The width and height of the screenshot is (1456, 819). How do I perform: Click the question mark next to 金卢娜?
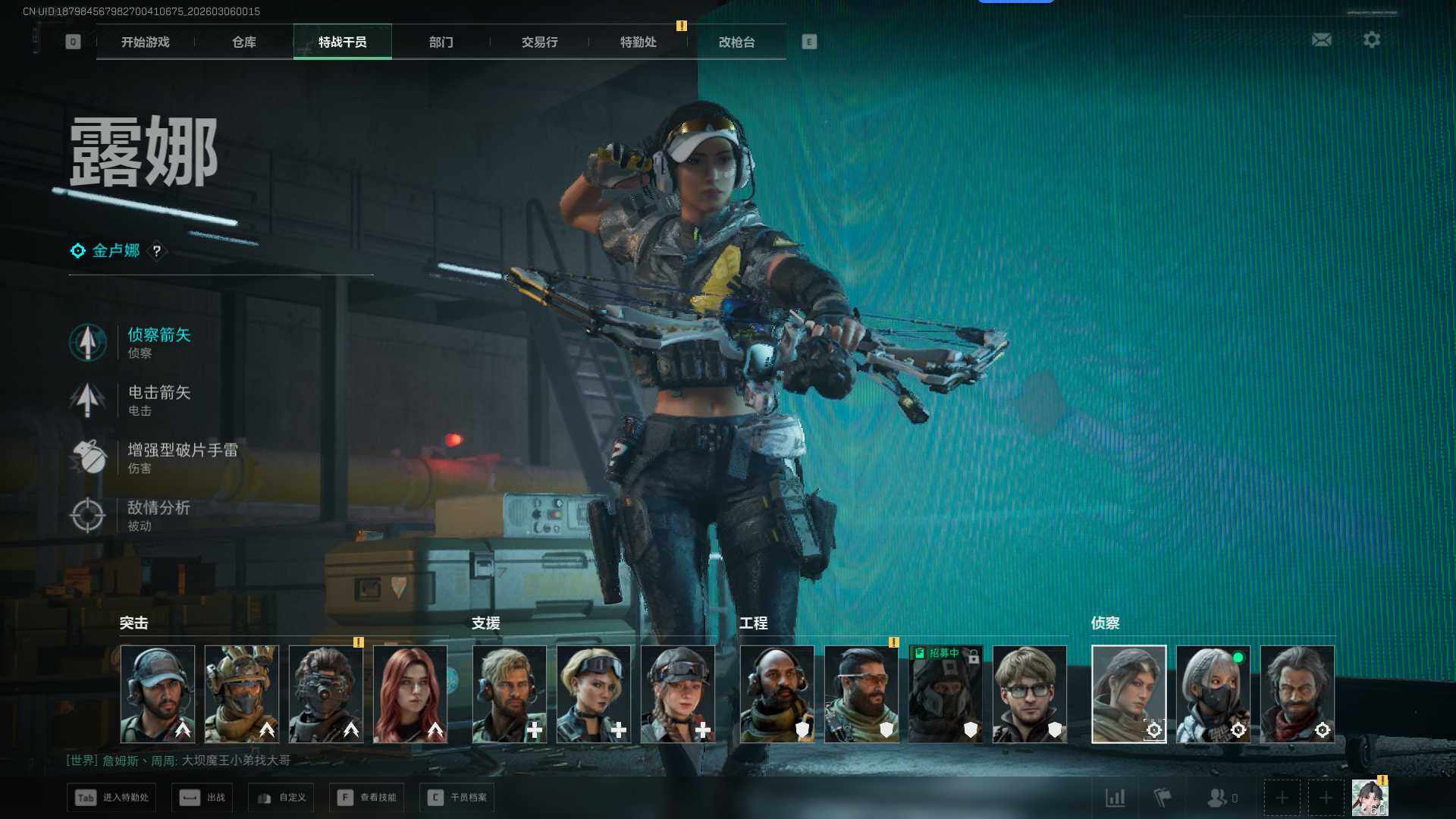[x=157, y=251]
